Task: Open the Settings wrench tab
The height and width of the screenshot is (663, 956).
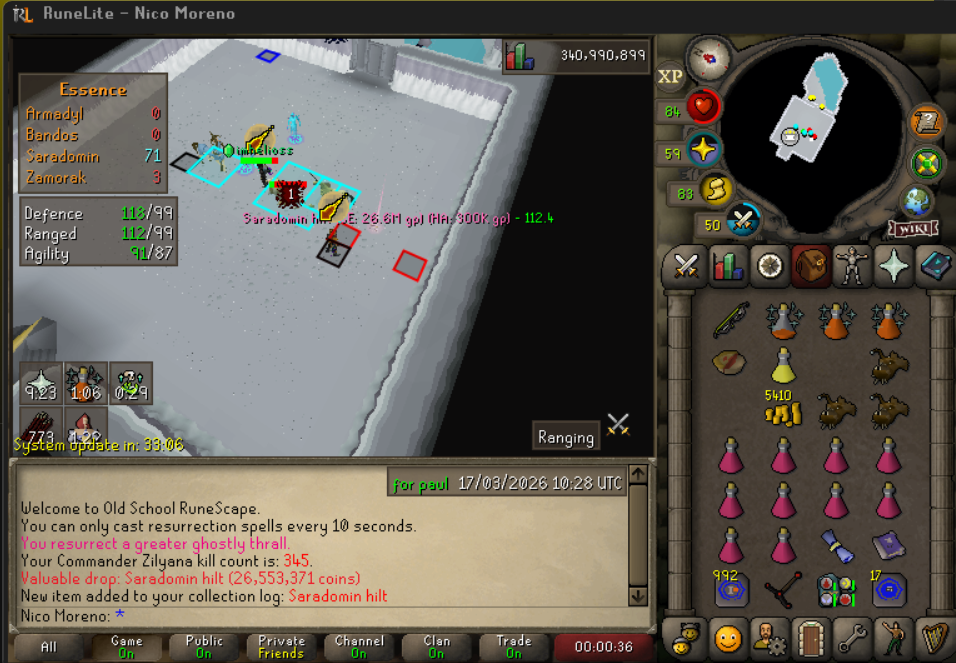Action: click(852, 637)
